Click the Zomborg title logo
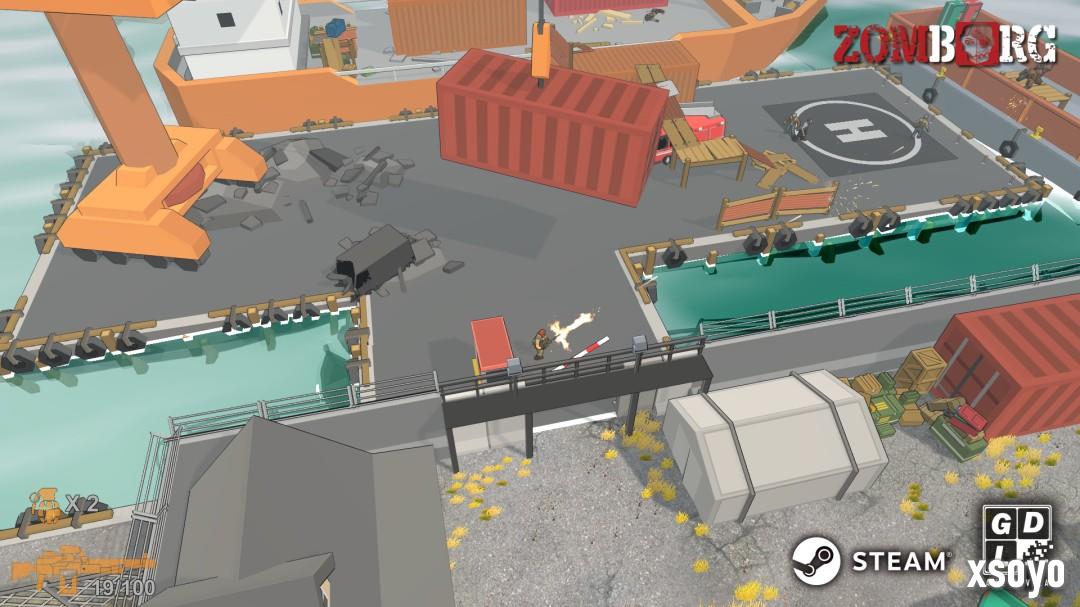This screenshot has width=1080, height=607. [x=943, y=45]
